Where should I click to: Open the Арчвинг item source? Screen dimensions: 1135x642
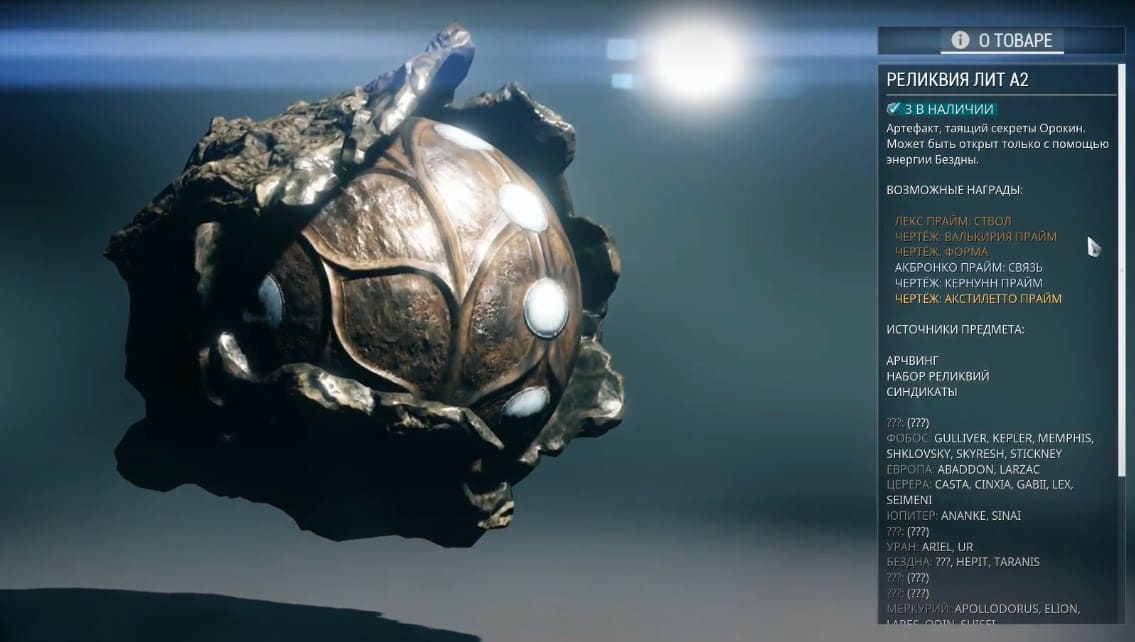[x=910, y=360]
